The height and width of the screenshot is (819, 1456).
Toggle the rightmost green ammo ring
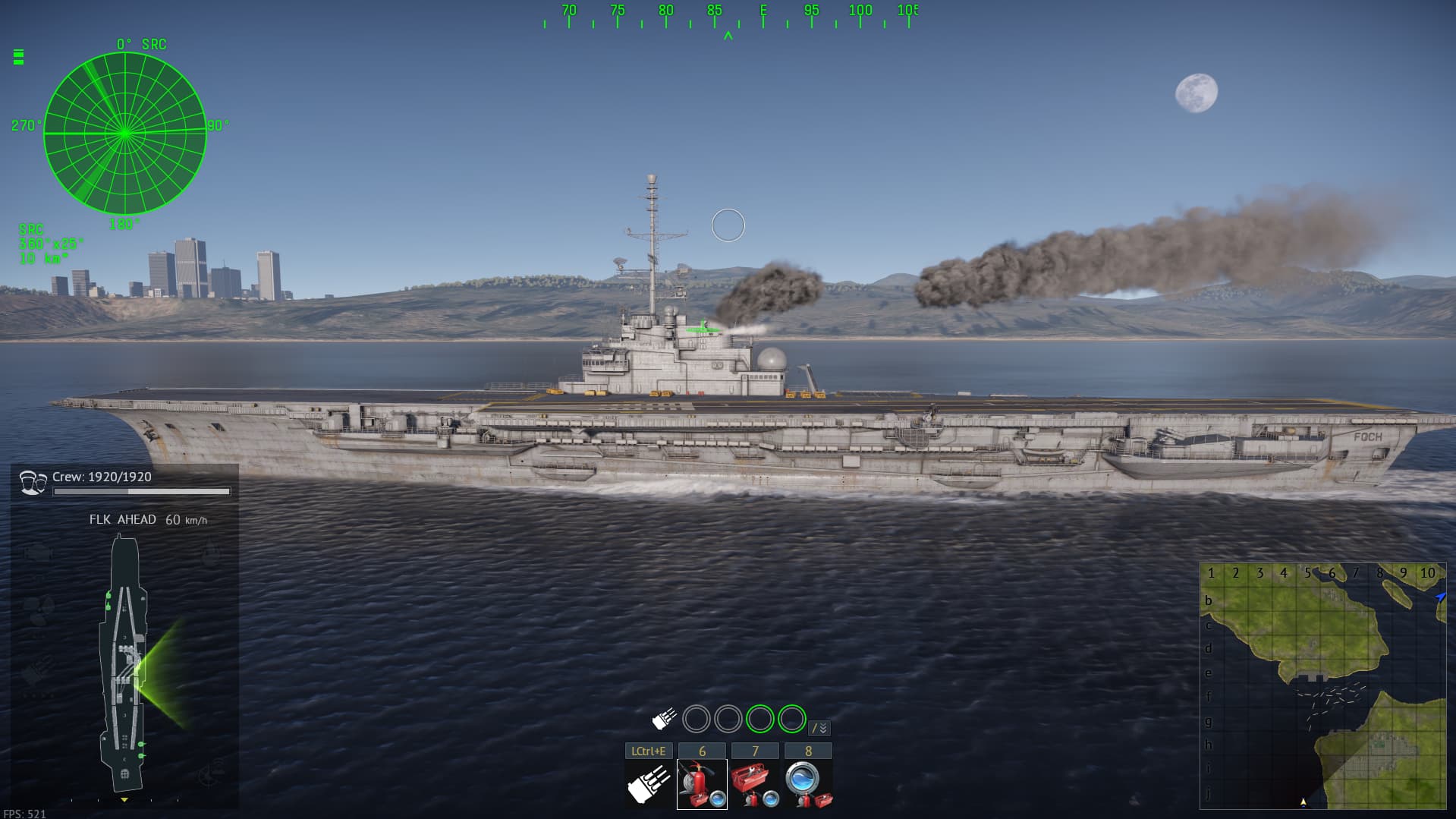[791, 718]
